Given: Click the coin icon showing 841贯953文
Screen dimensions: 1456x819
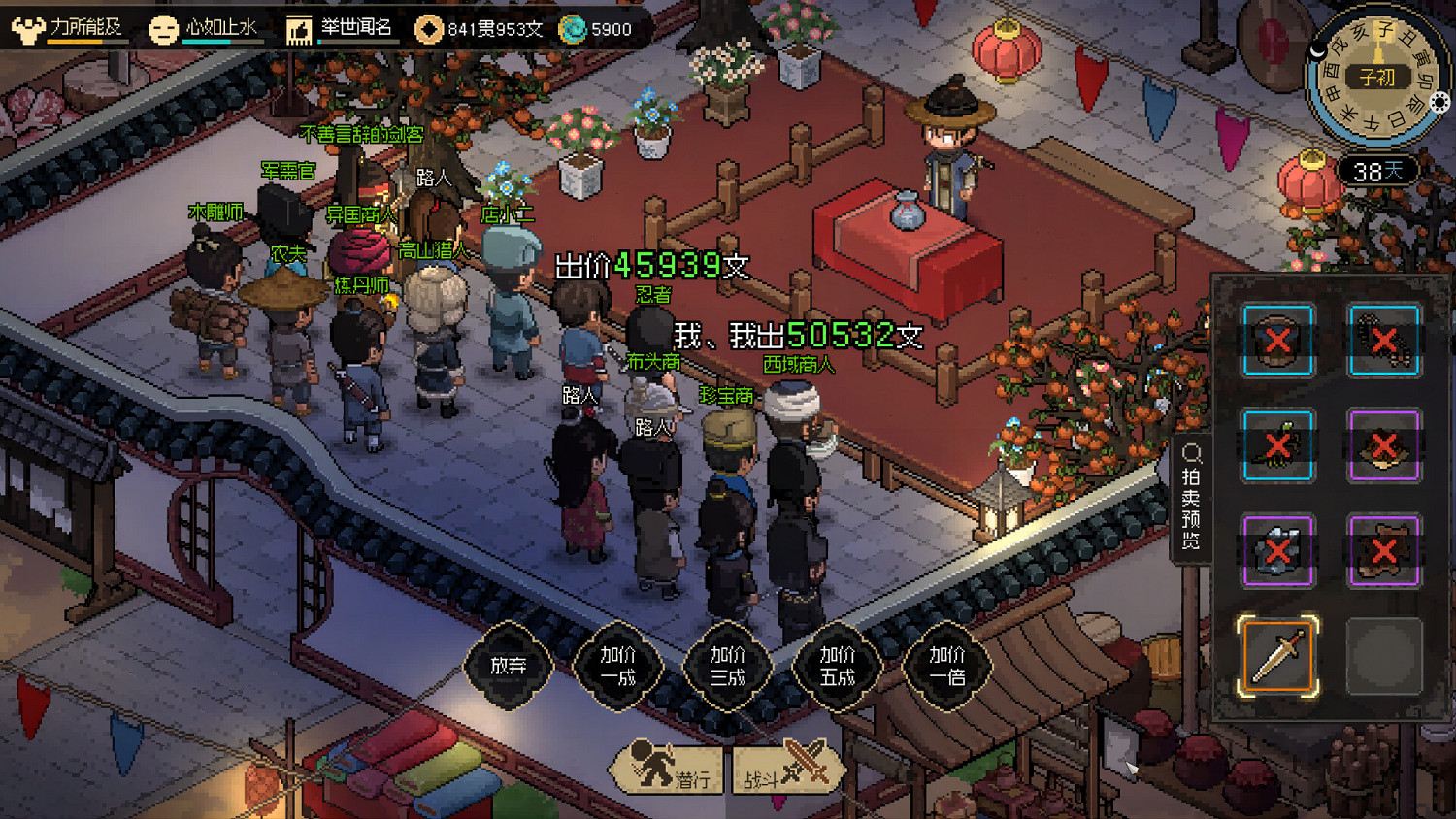Looking at the screenshot, I should (429, 29).
